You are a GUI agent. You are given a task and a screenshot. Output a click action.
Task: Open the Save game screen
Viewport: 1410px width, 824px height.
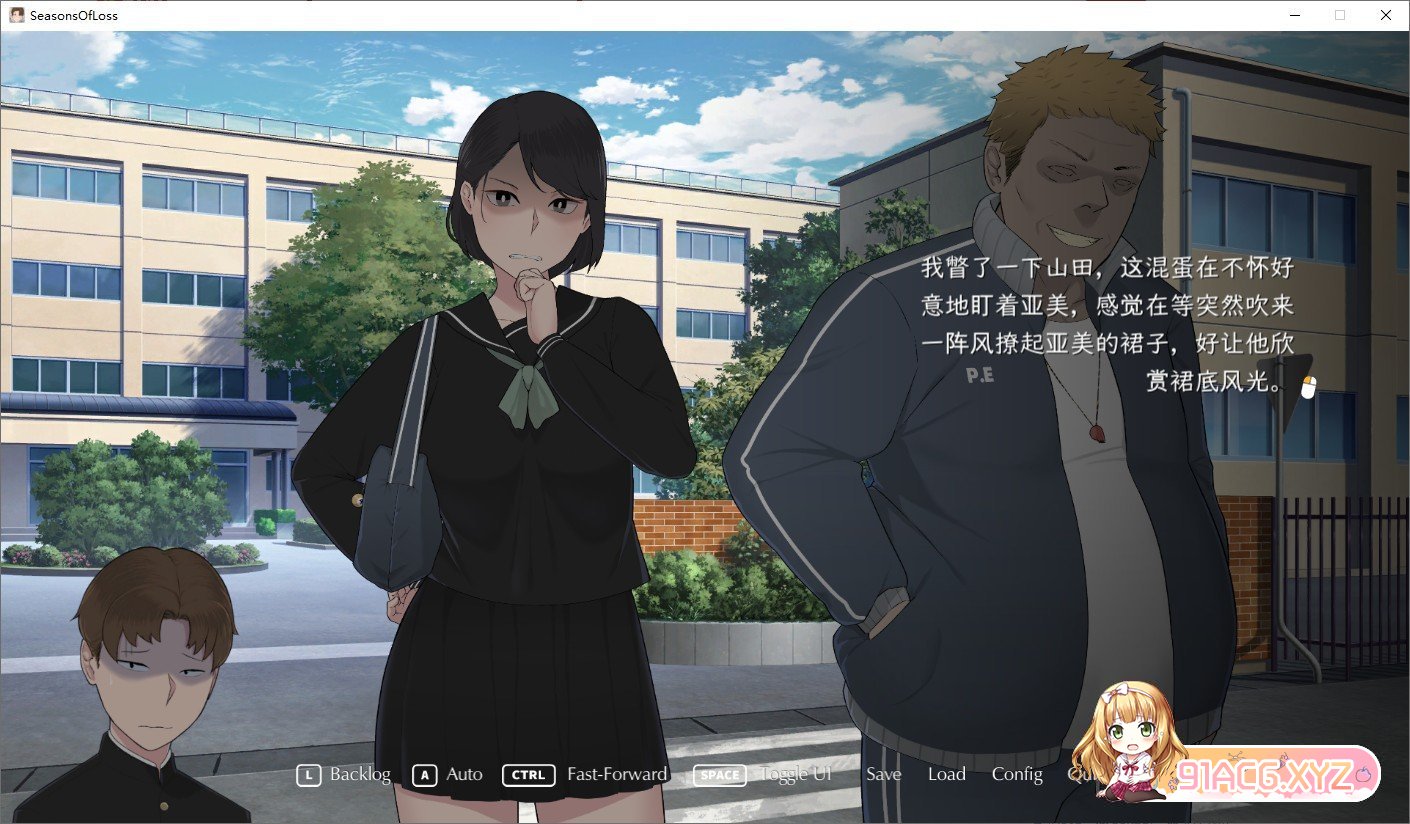click(884, 775)
